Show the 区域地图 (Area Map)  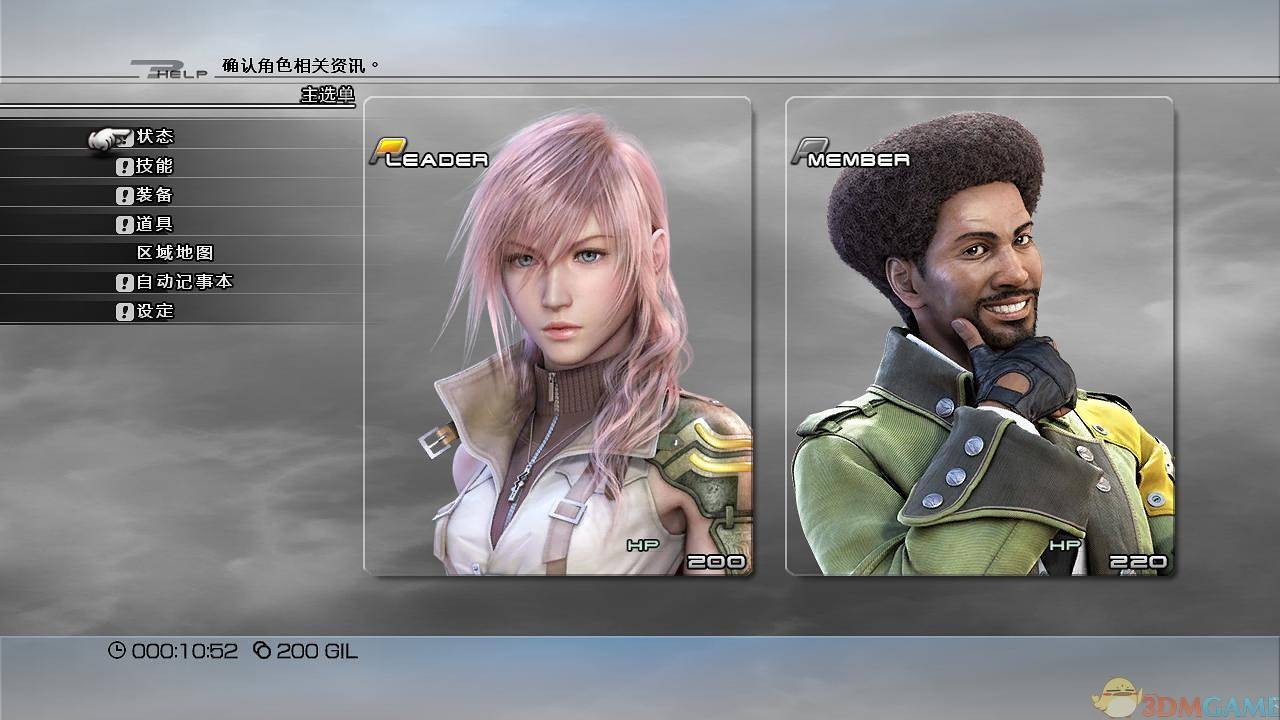(175, 253)
